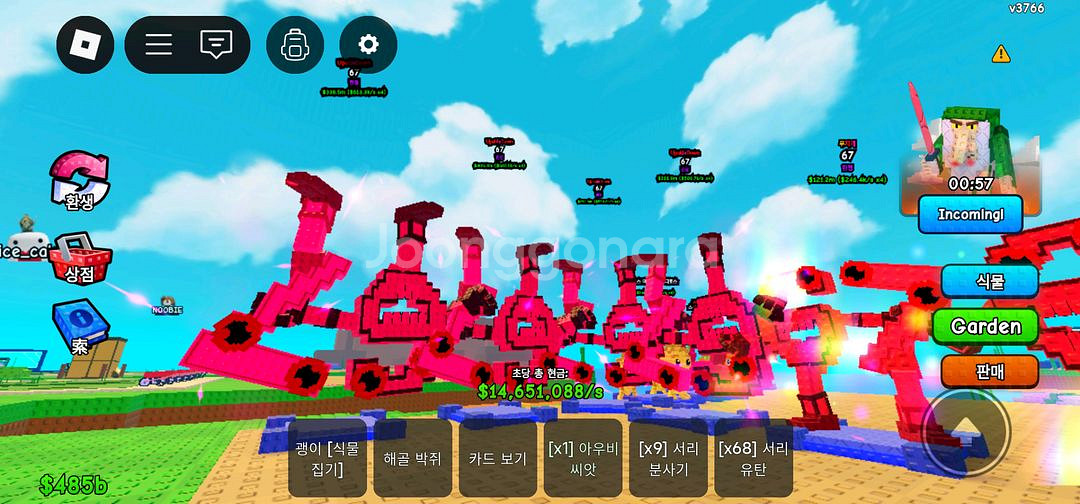
Task: Select the 괭이 hoe hotbar slot
Action: pyautogui.click(x=326, y=458)
